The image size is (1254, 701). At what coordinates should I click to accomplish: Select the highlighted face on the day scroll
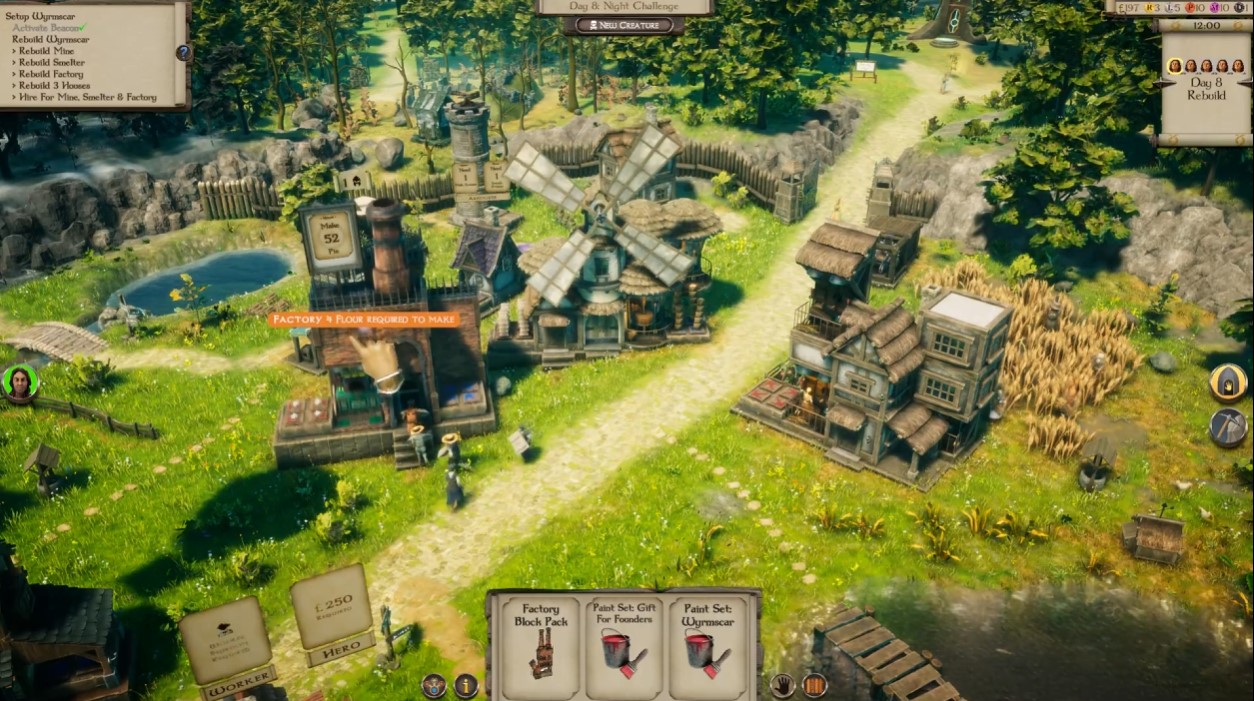[1174, 66]
